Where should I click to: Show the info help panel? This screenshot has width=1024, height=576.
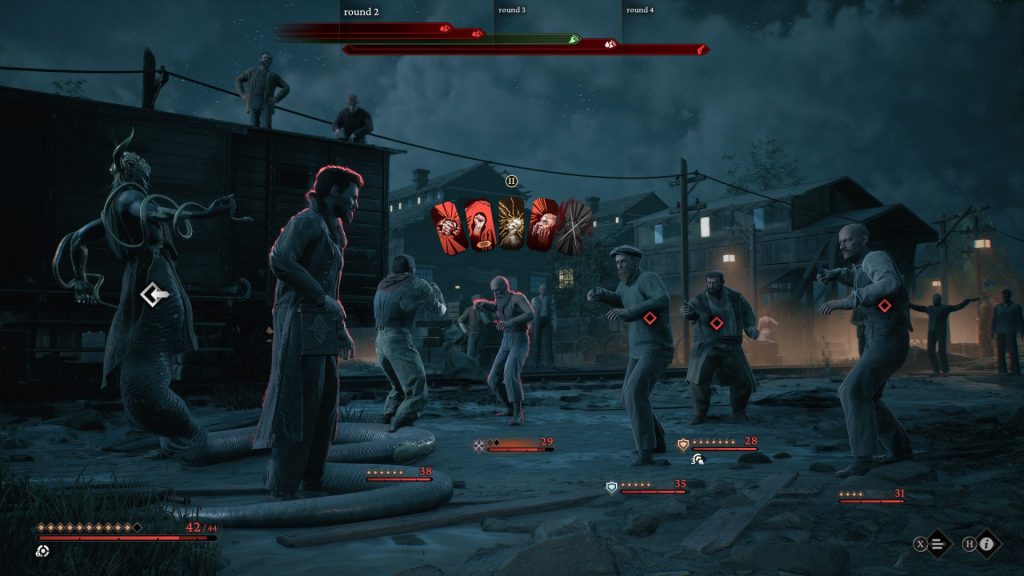[986, 544]
